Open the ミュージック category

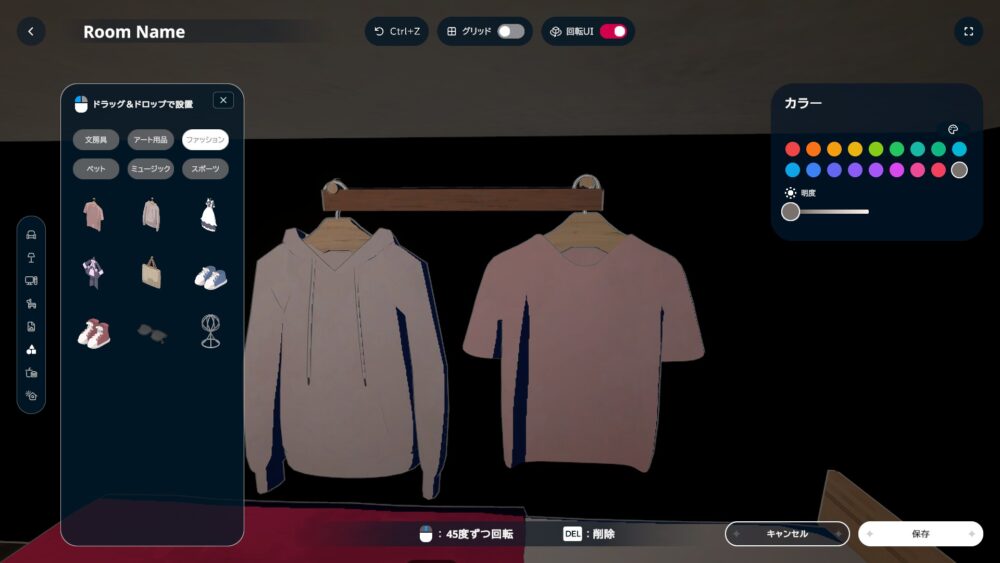(x=150, y=170)
